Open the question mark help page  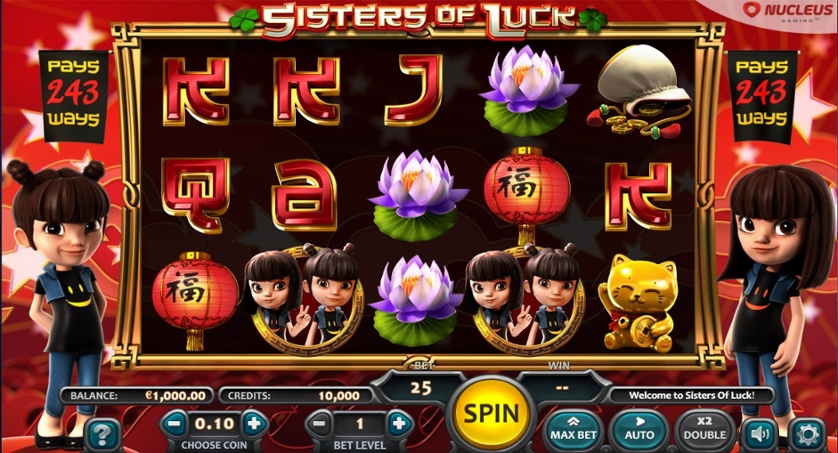point(101,432)
